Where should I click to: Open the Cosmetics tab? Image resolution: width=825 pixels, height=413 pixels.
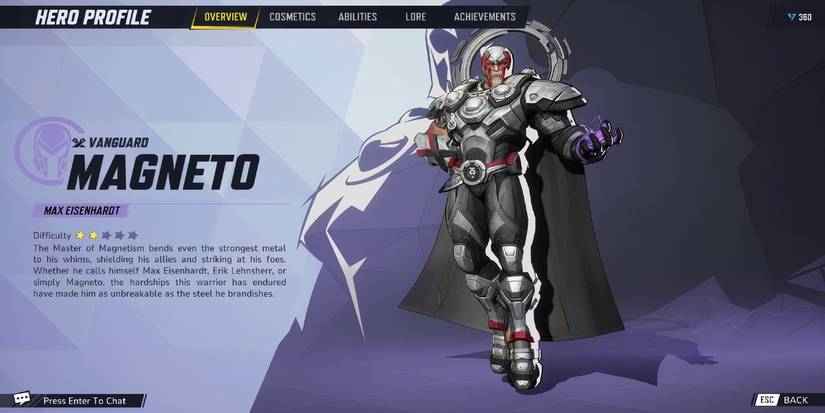292,17
